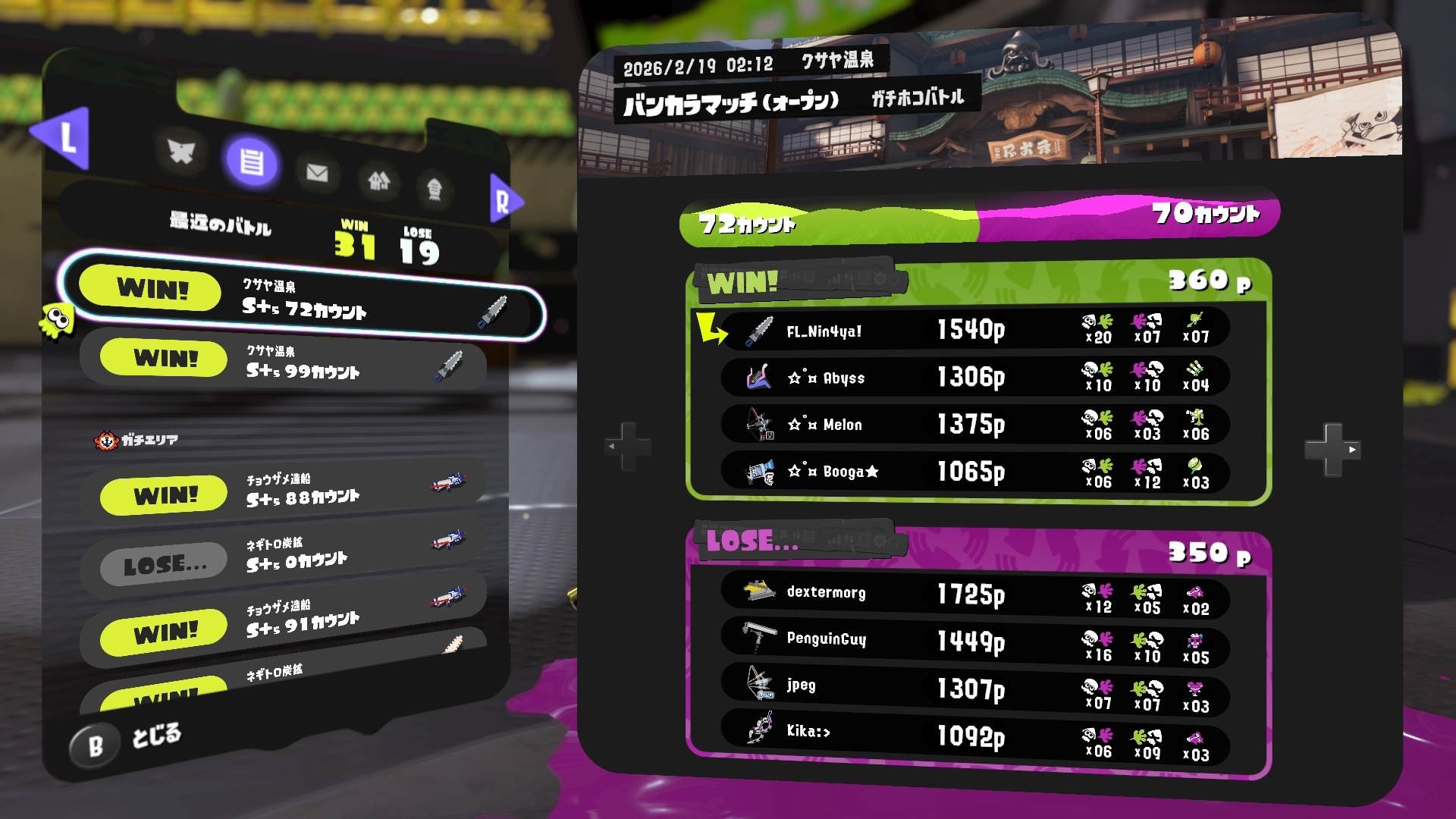Open the squid statue icon tab
The height and width of the screenshot is (819, 1456).
[x=435, y=188]
